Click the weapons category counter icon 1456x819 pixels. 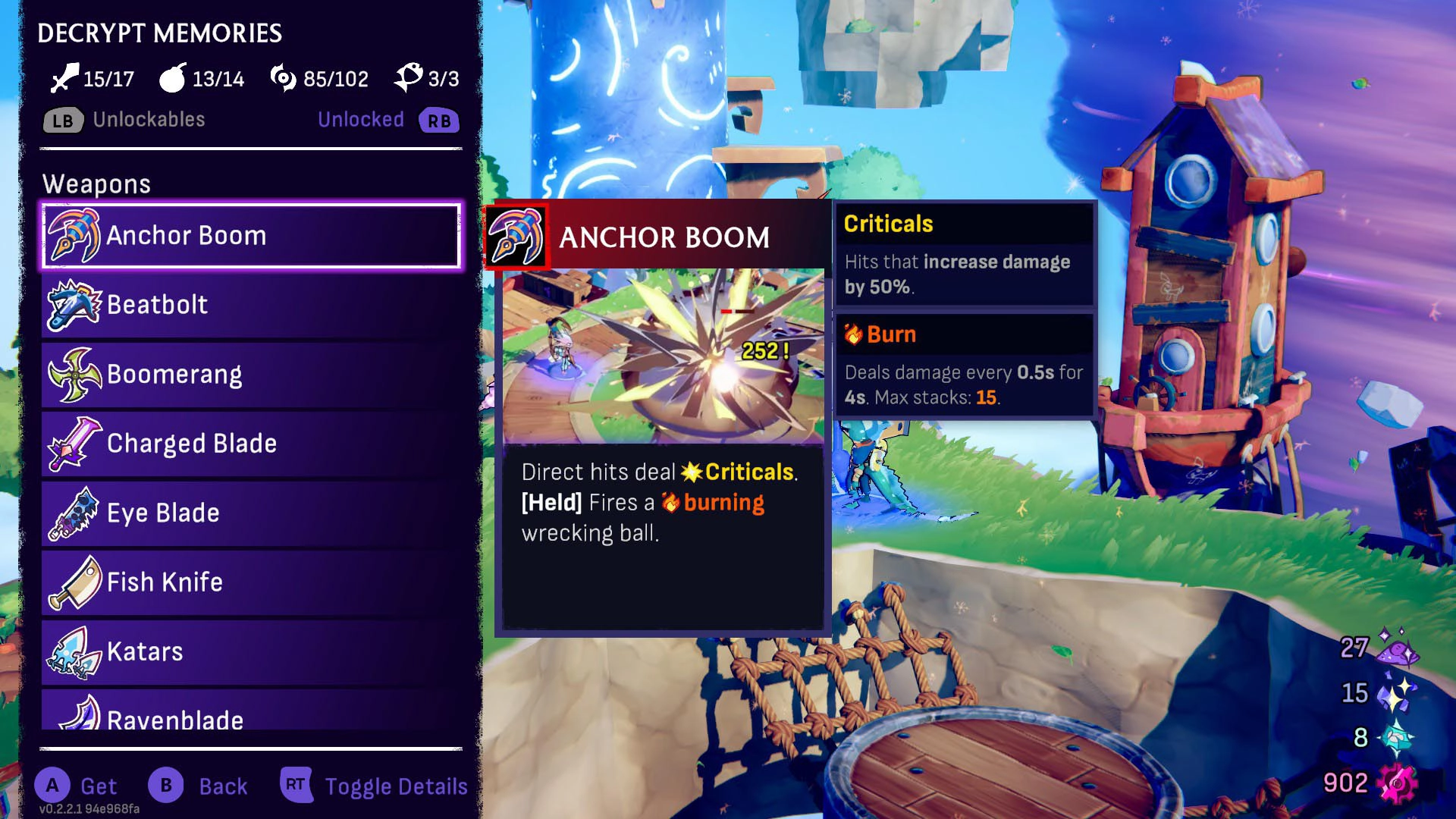pos(64,78)
